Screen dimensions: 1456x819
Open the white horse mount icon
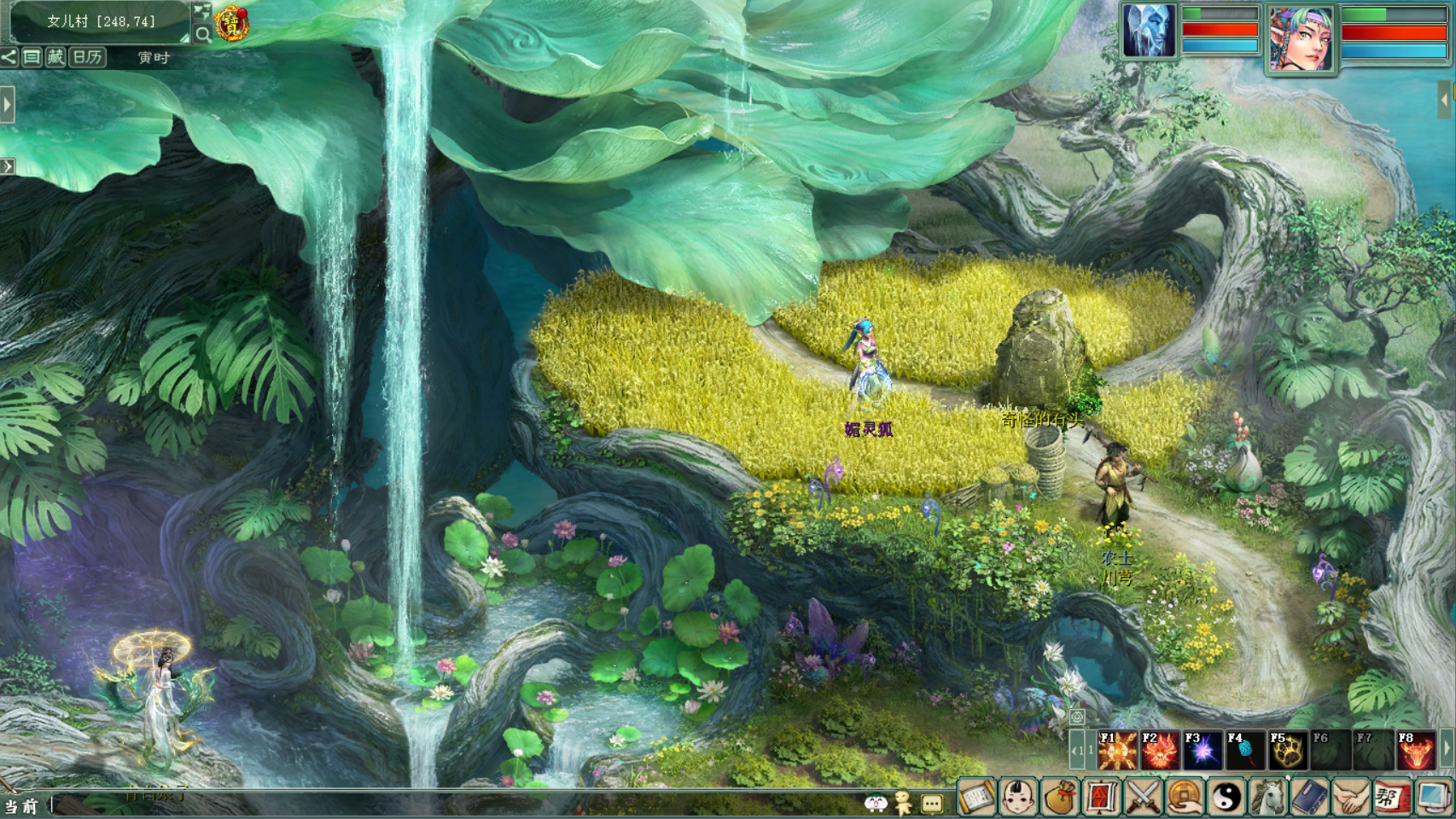[1268, 798]
